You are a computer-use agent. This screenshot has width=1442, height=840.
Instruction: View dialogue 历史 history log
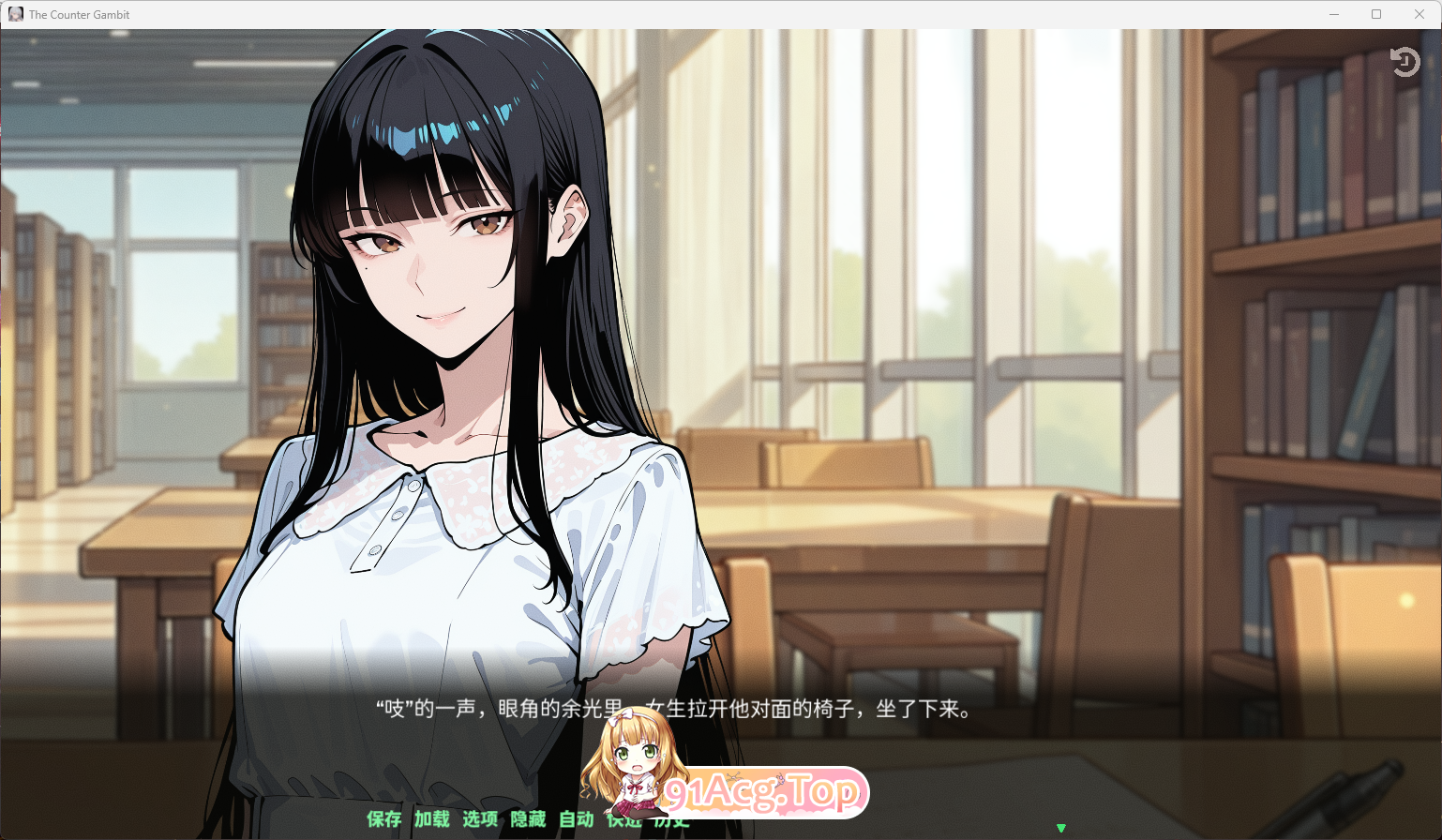(x=670, y=819)
